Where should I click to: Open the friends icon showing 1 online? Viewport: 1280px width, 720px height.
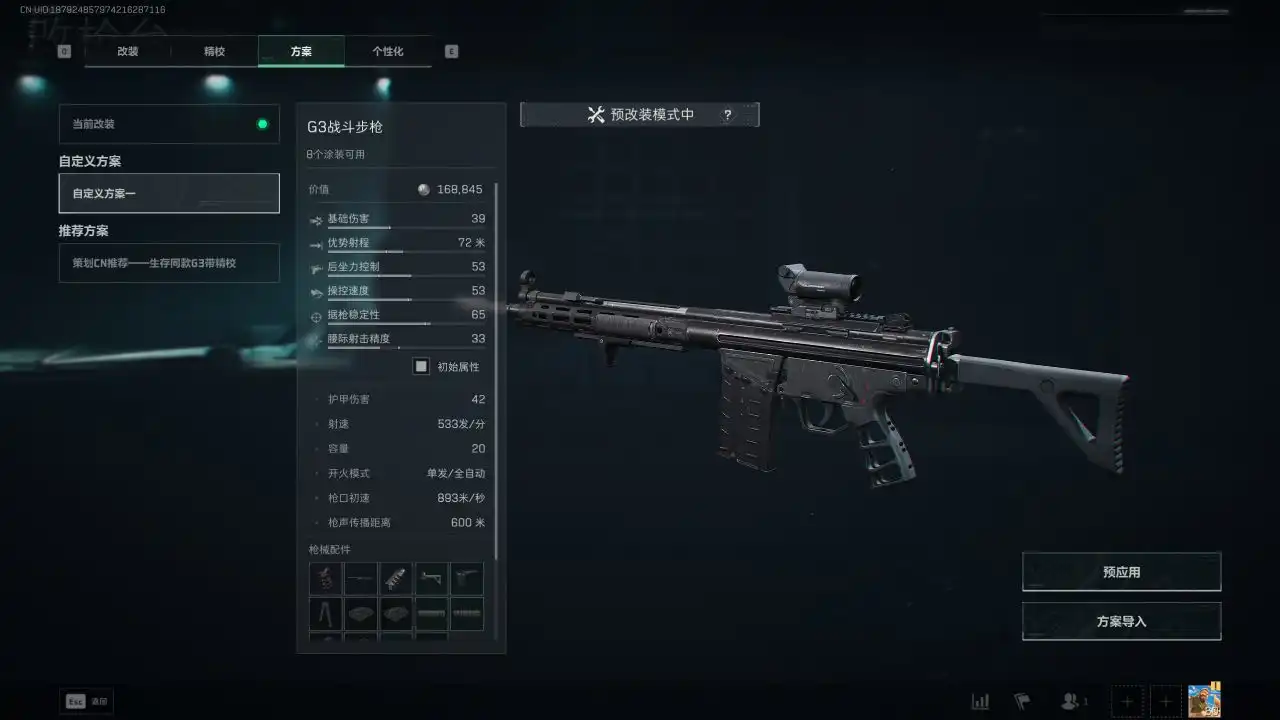pyautogui.click(x=1070, y=701)
